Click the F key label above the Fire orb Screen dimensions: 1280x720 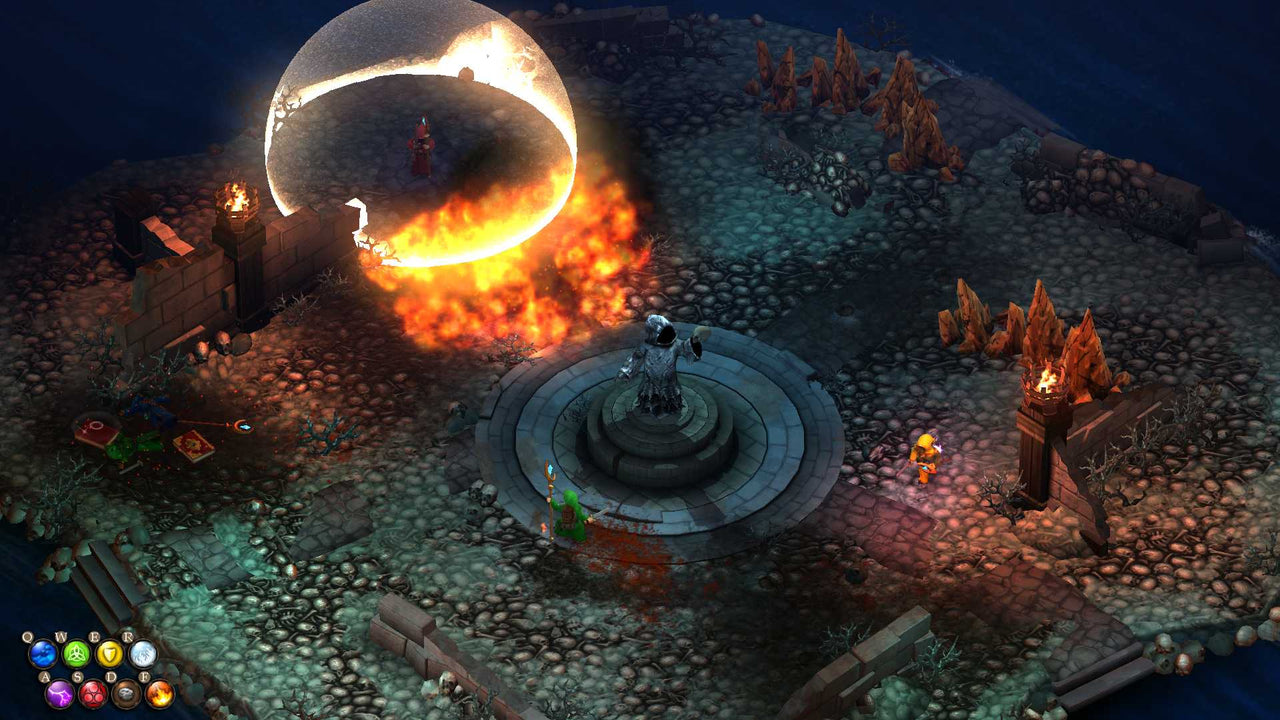145,676
